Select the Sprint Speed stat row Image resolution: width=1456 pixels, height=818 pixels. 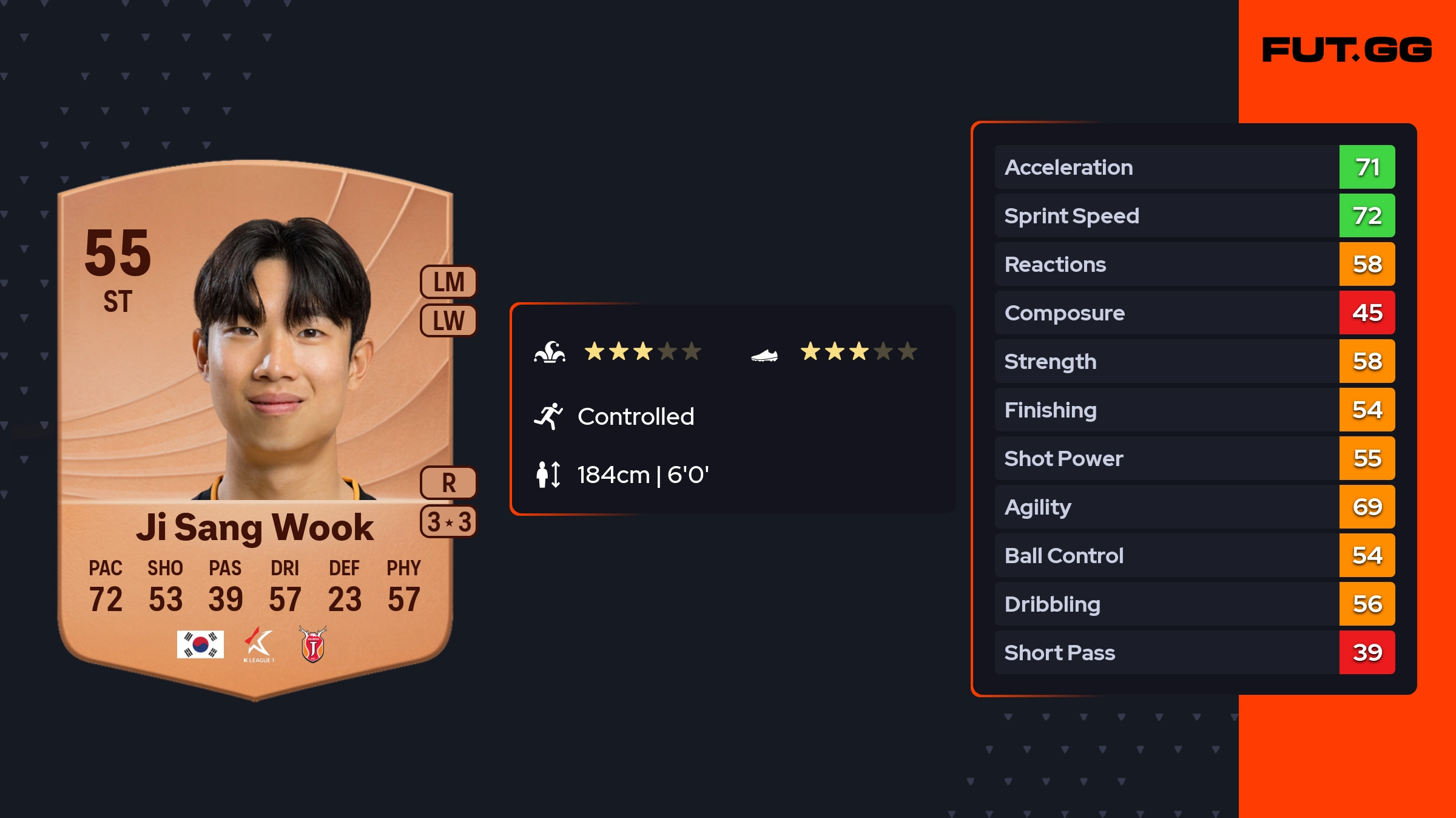click(x=1194, y=215)
